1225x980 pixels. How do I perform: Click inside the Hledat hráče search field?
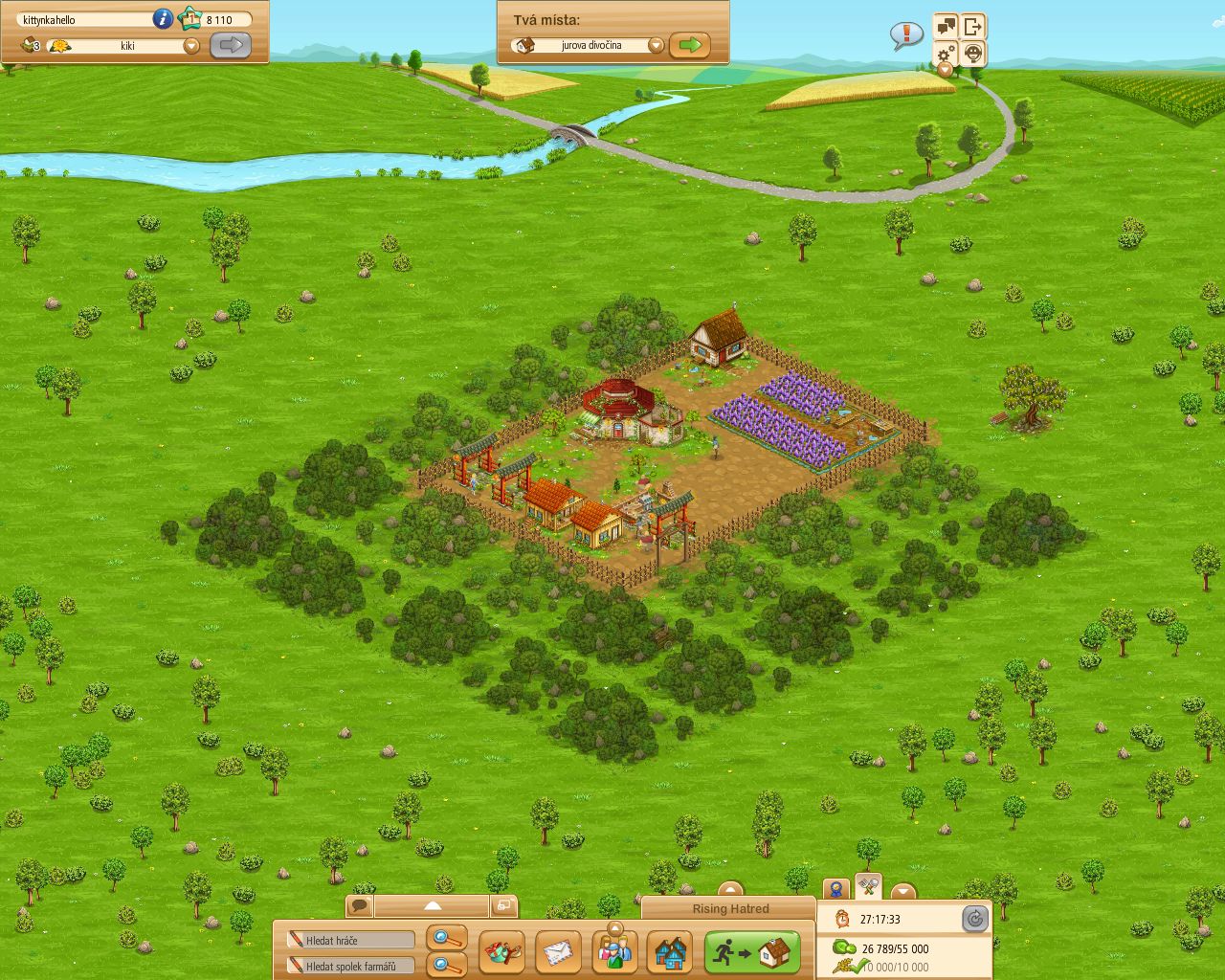click(349, 939)
